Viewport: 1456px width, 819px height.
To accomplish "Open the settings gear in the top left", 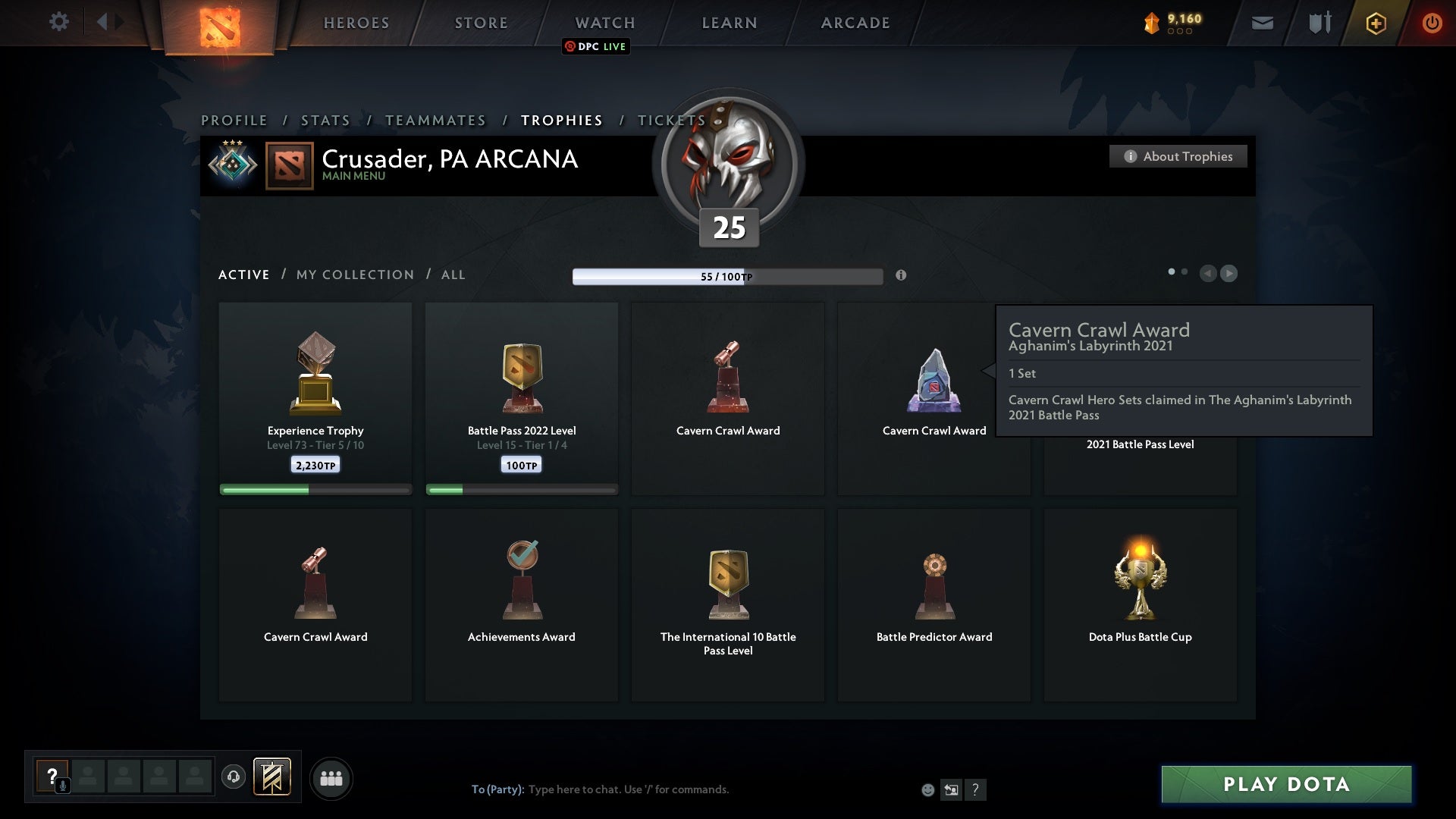I will tap(59, 22).
